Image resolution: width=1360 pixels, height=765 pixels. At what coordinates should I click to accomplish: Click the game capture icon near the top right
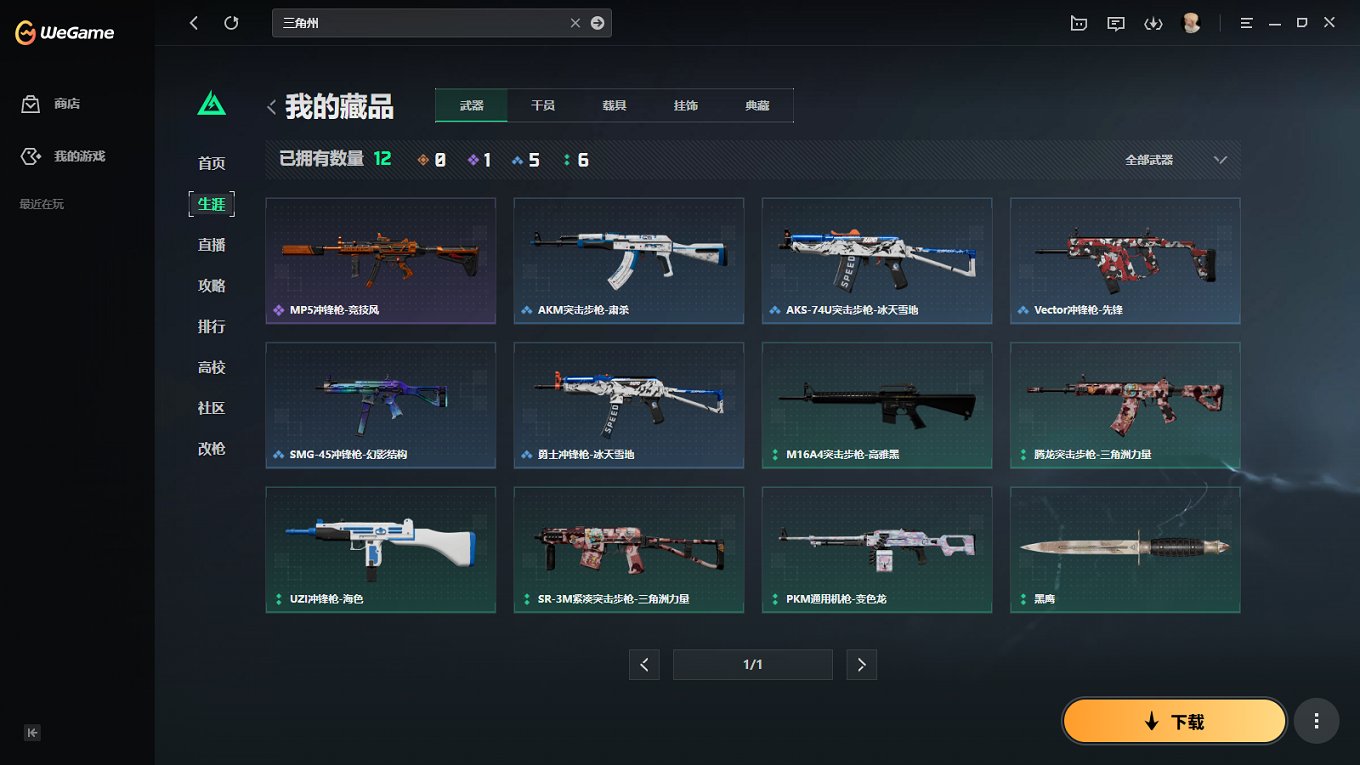1078,22
